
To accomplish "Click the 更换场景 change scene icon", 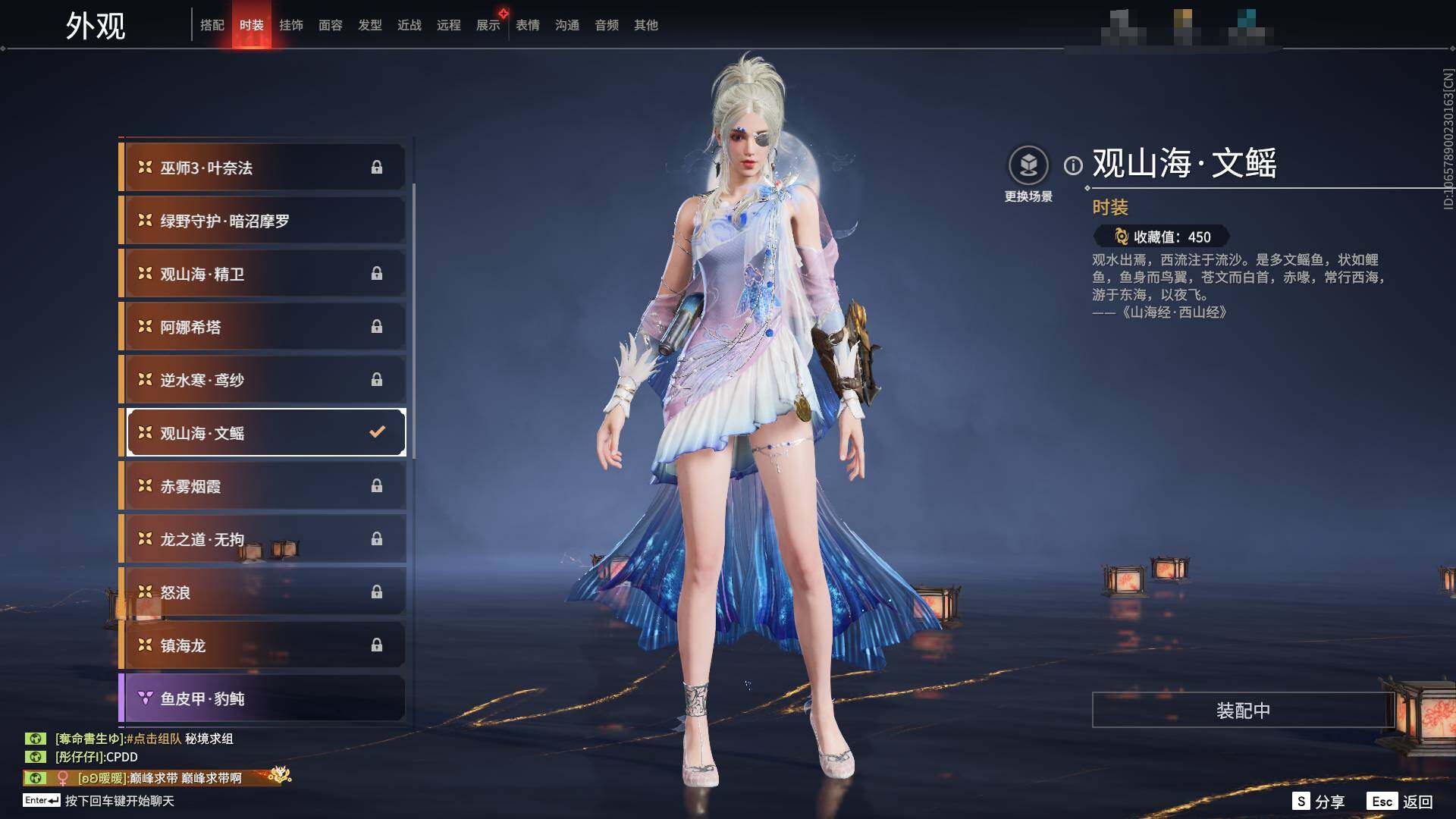I will [x=1028, y=165].
